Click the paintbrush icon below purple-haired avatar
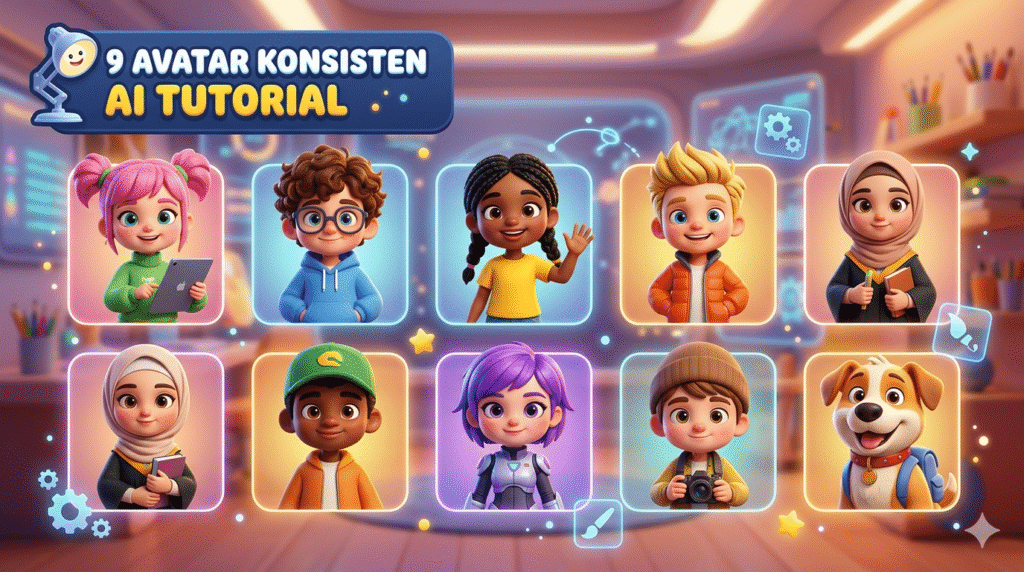The height and width of the screenshot is (572, 1024). click(x=600, y=523)
